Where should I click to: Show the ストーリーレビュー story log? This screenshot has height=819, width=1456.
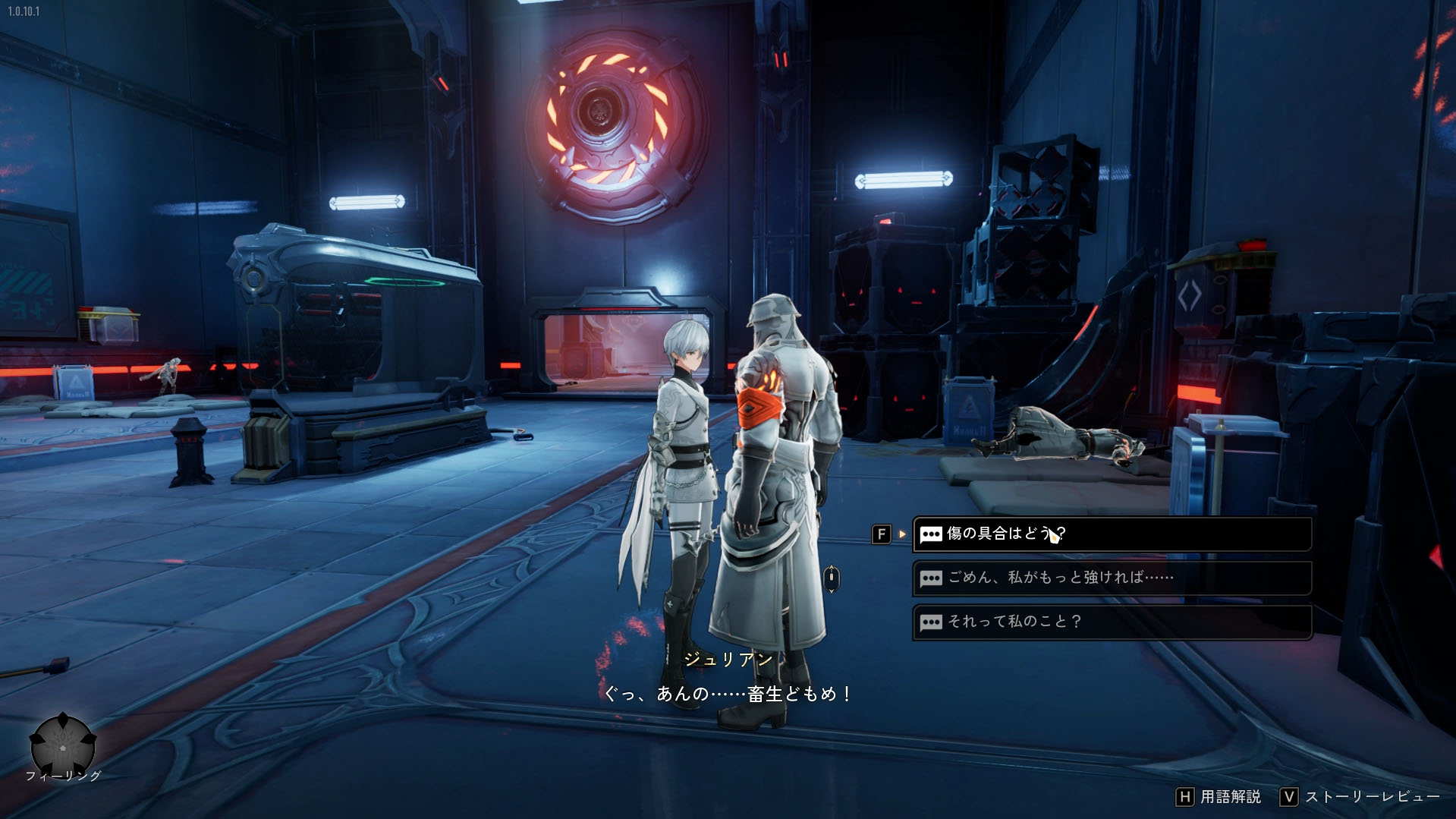point(1360,796)
